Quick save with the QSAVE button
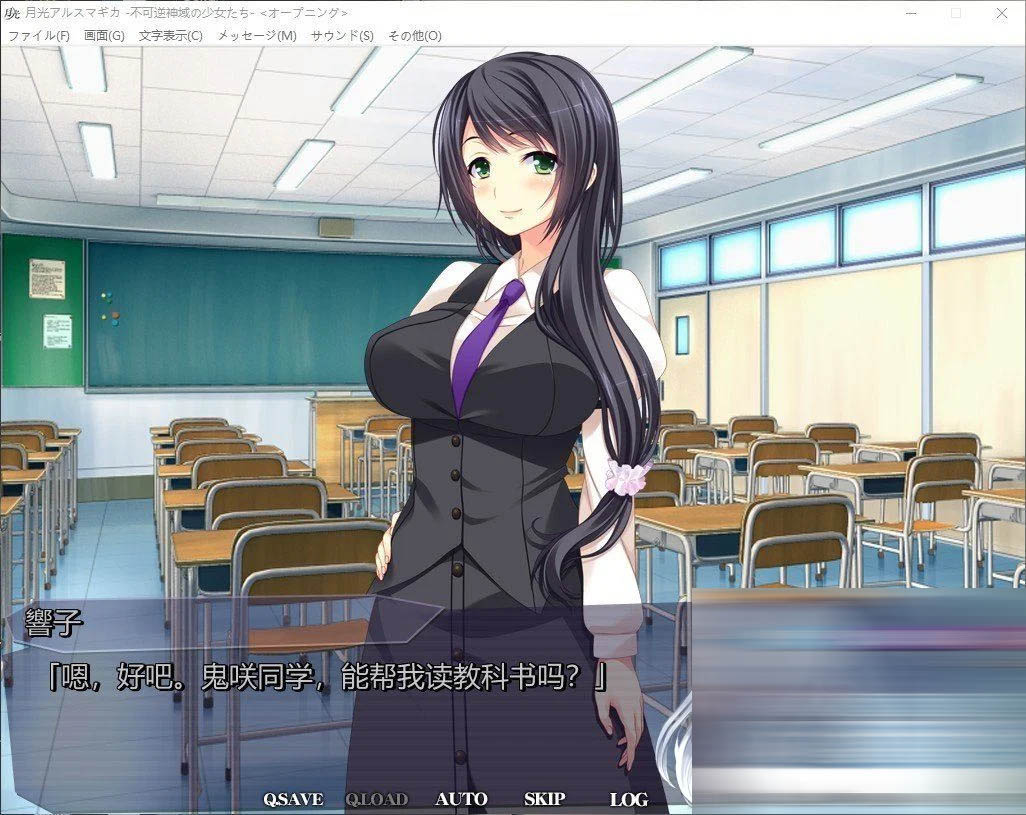This screenshot has width=1026, height=815. tap(293, 799)
